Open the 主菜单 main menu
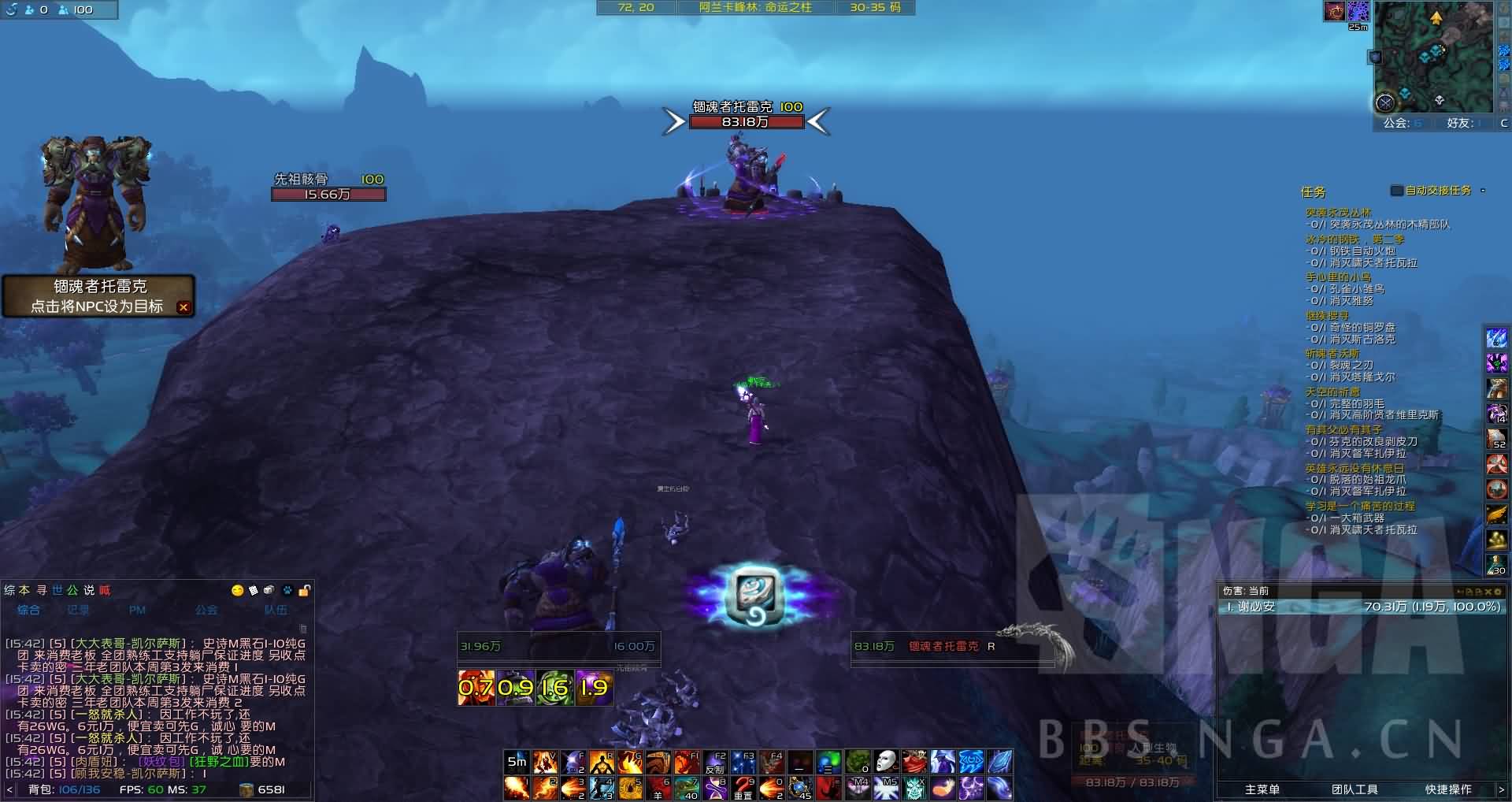 pos(1262,789)
